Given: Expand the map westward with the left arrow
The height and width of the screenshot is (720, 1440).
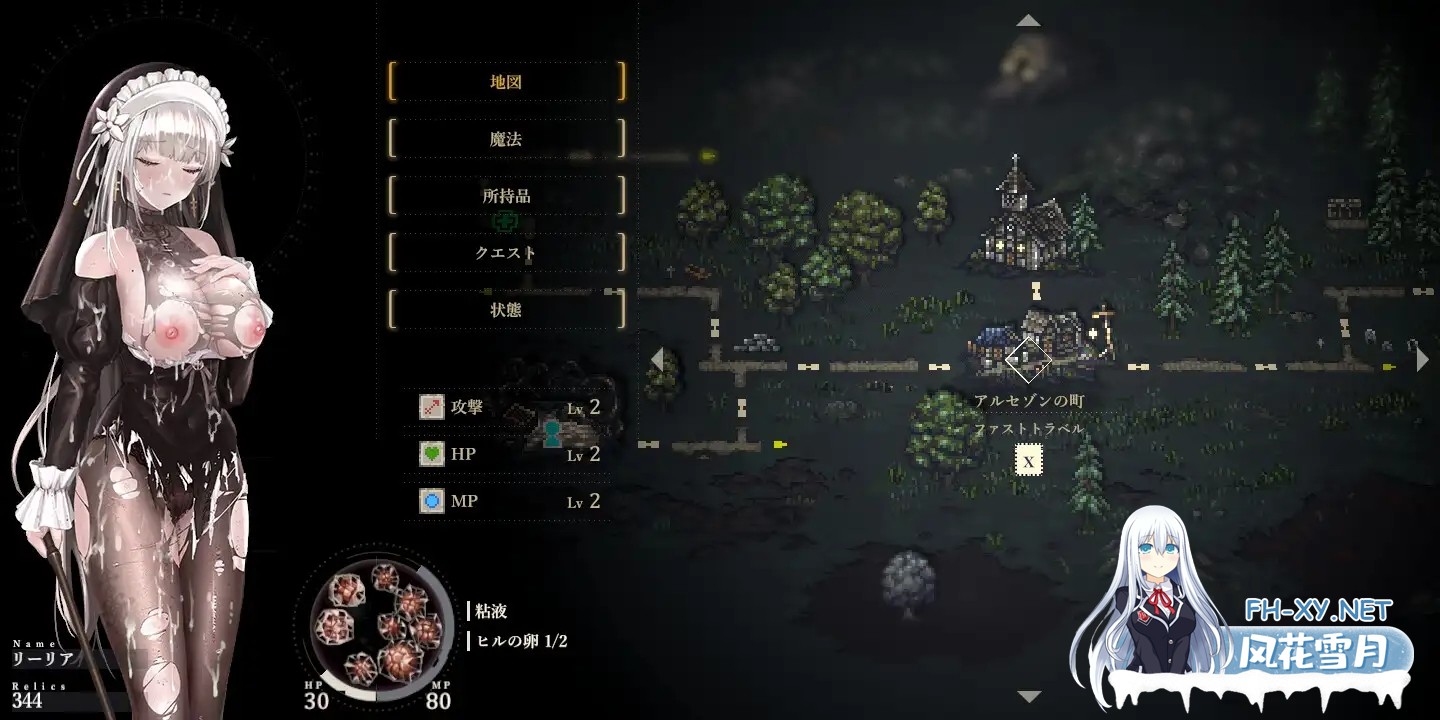Looking at the screenshot, I should [x=659, y=357].
